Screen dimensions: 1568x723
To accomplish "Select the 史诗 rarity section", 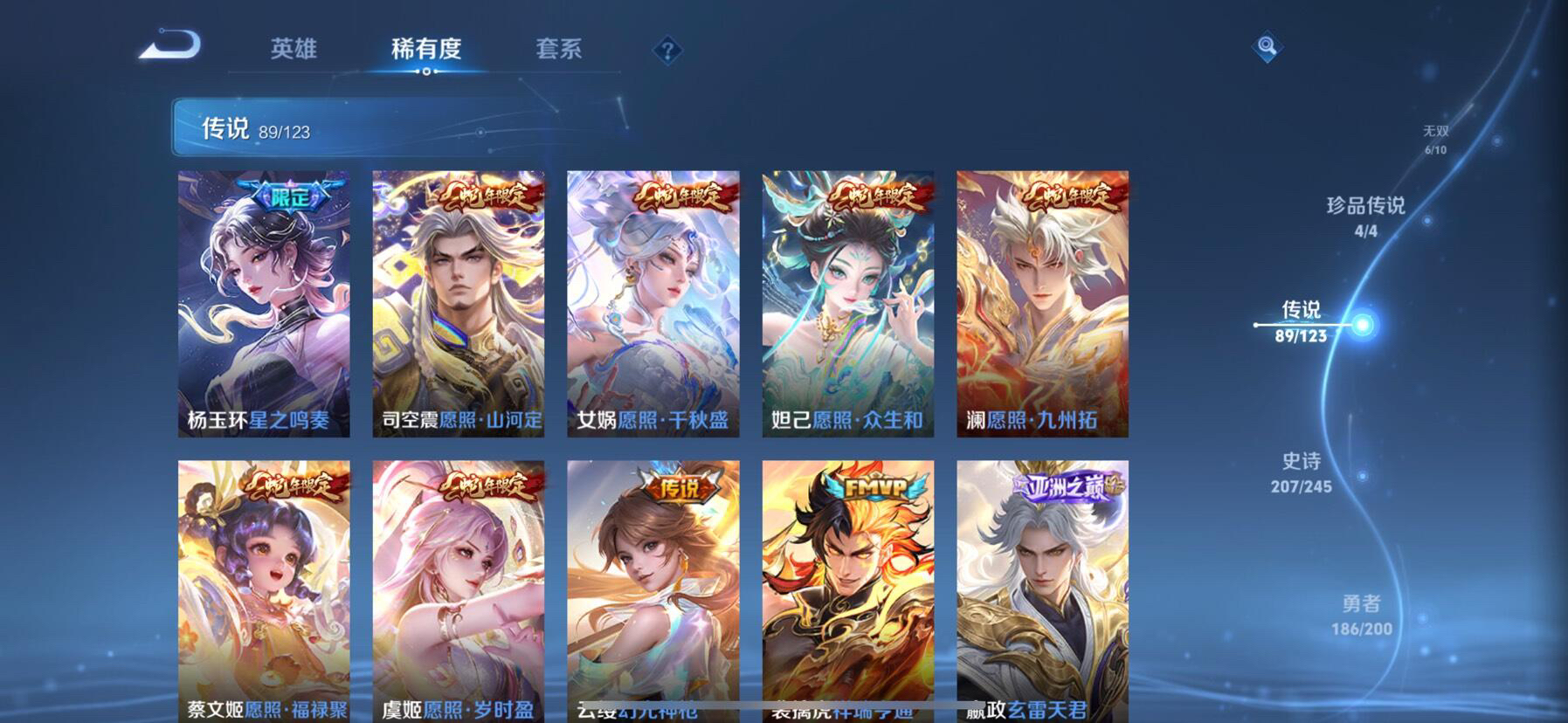I will click(1301, 471).
